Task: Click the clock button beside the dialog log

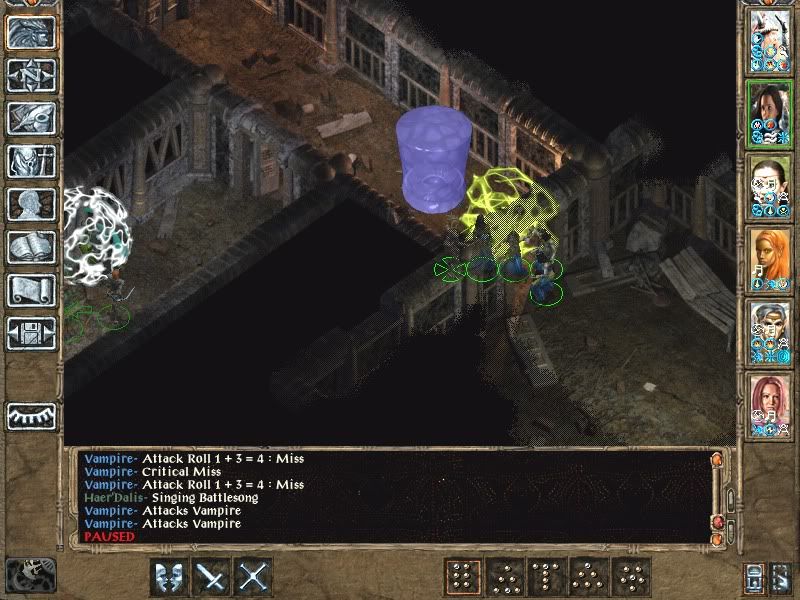Action: pyautogui.click(x=29, y=574)
